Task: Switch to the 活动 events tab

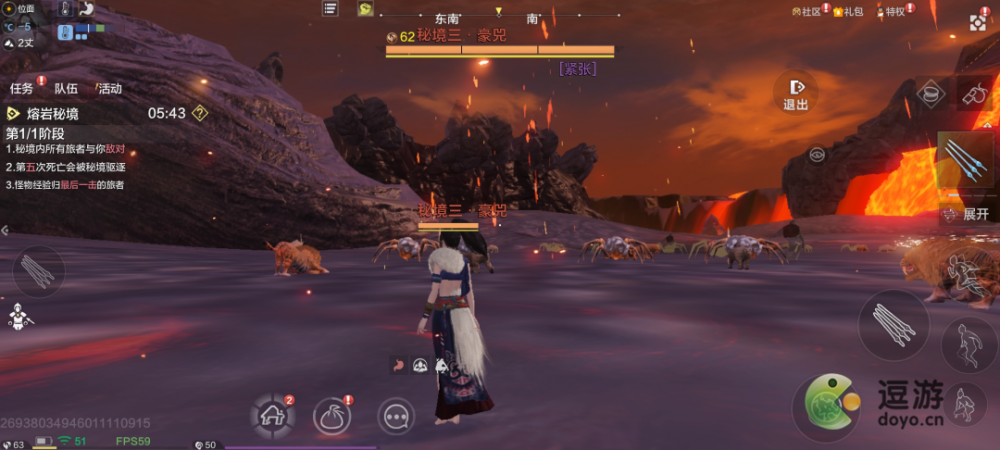Action: tap(109, 88)
